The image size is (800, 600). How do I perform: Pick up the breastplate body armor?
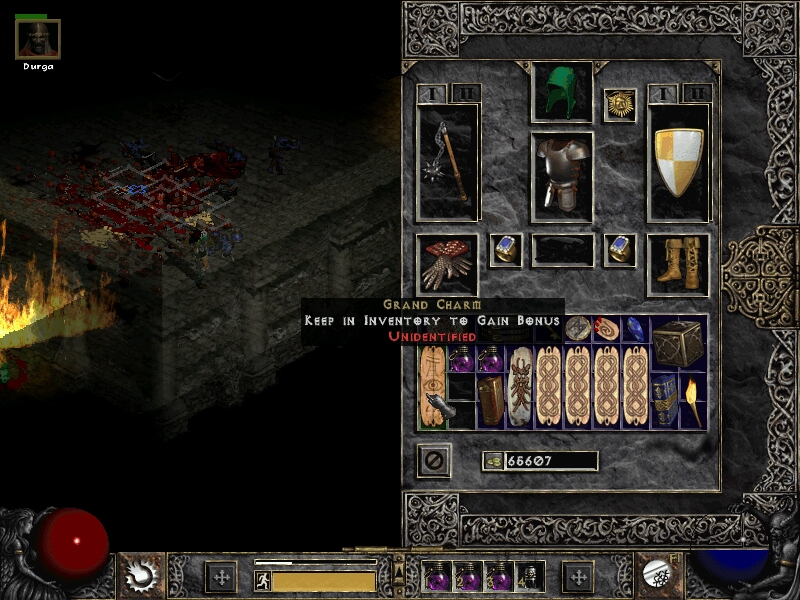(x=561, y=176)
